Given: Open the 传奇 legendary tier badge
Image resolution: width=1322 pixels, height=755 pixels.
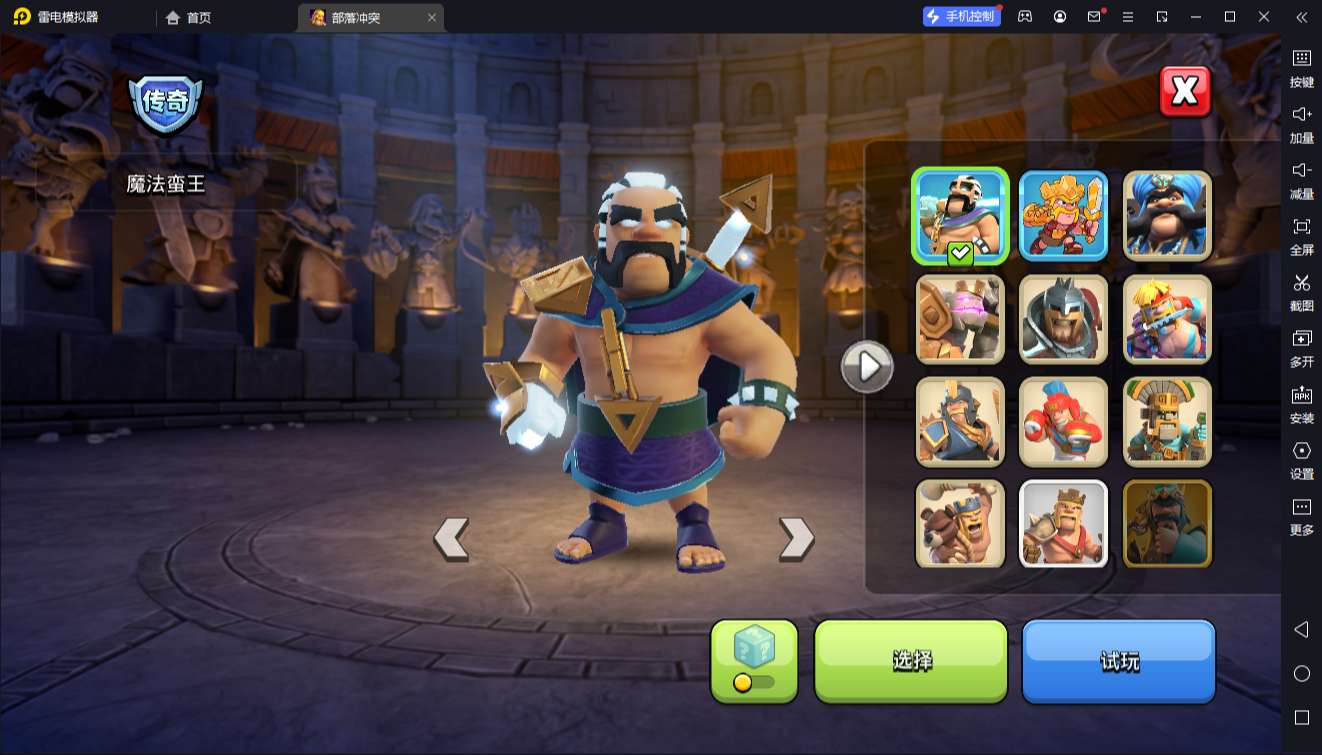Looking at the screenshot, I should tap(165, 102).
